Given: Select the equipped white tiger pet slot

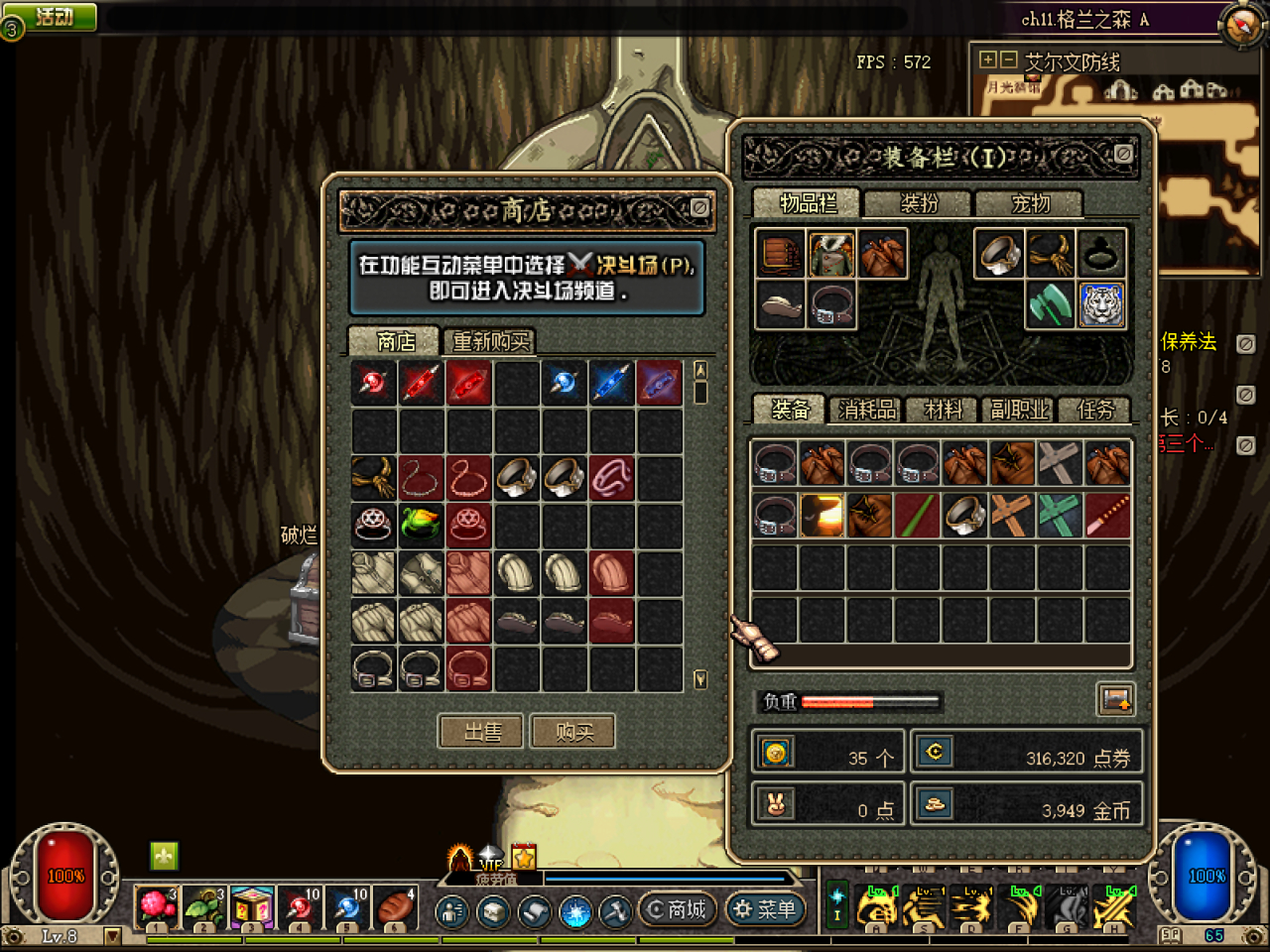Looking at the screenshot, I should coord(1100,304).
